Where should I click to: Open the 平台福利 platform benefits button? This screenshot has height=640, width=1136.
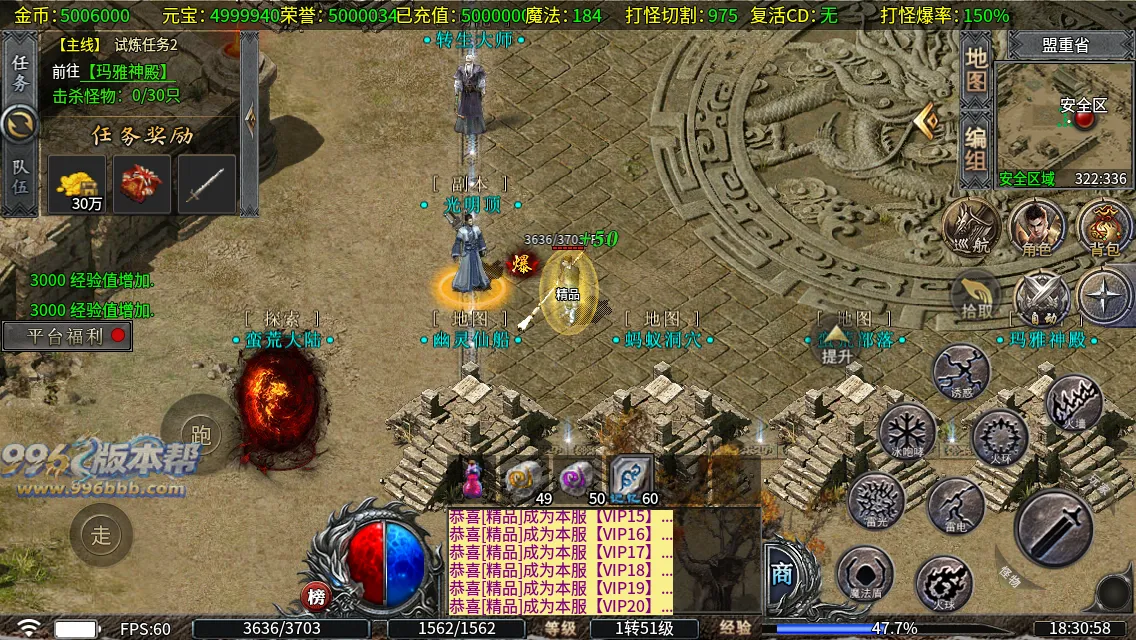click(x=67, y=336)
